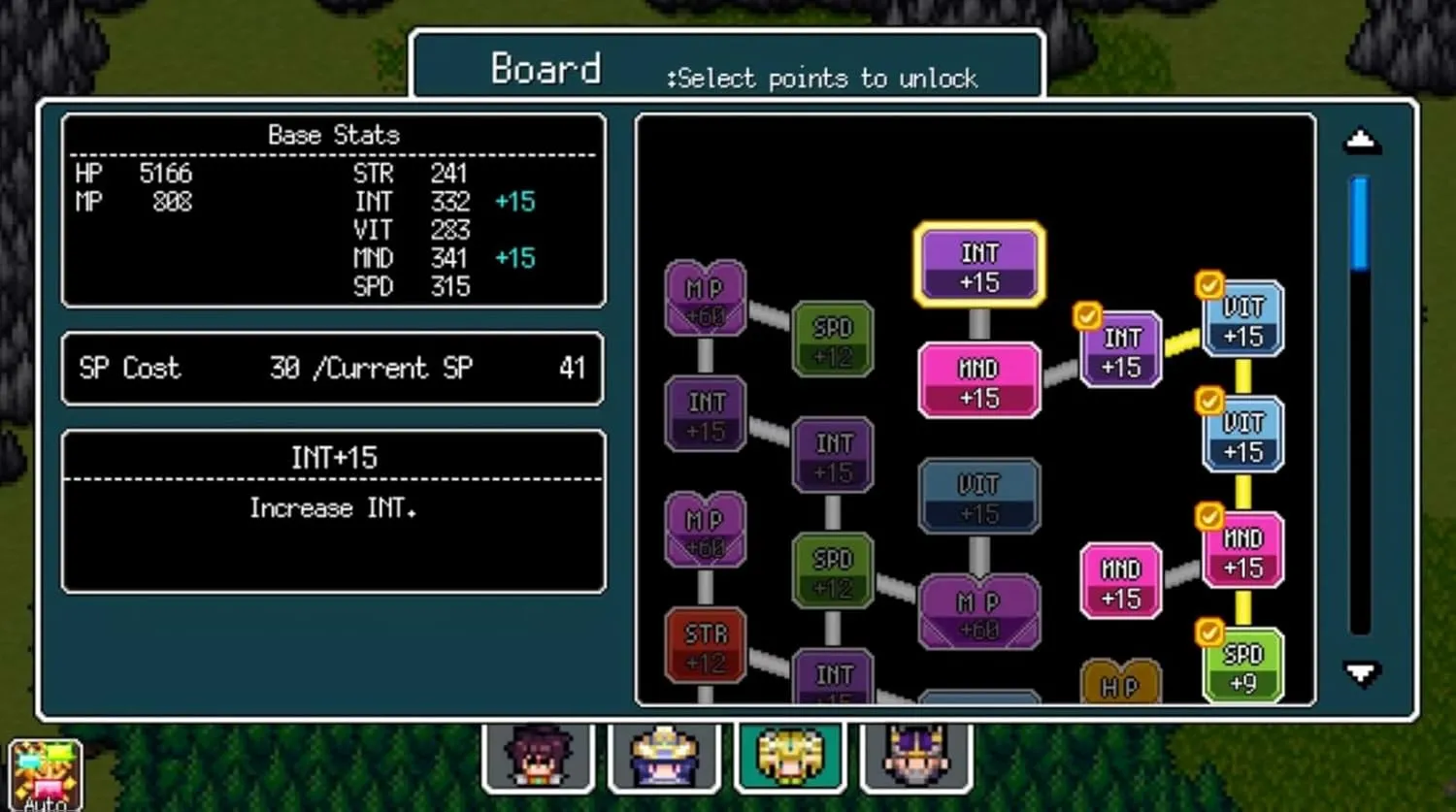Screen dimensions: 1456x812
Task: Toggle the Auto icon
Action: [x=45, y=776]
